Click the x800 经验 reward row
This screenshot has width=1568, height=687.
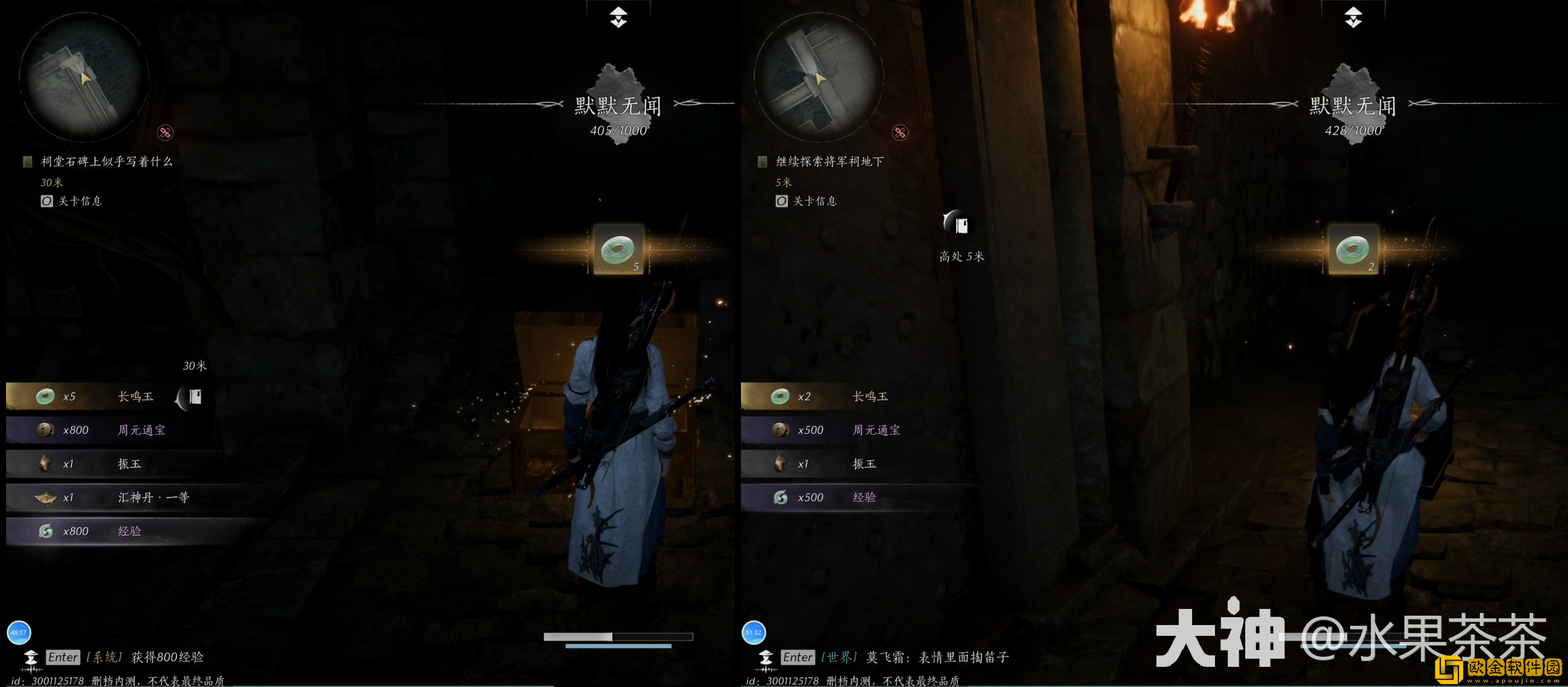click(x=101, y=531)
